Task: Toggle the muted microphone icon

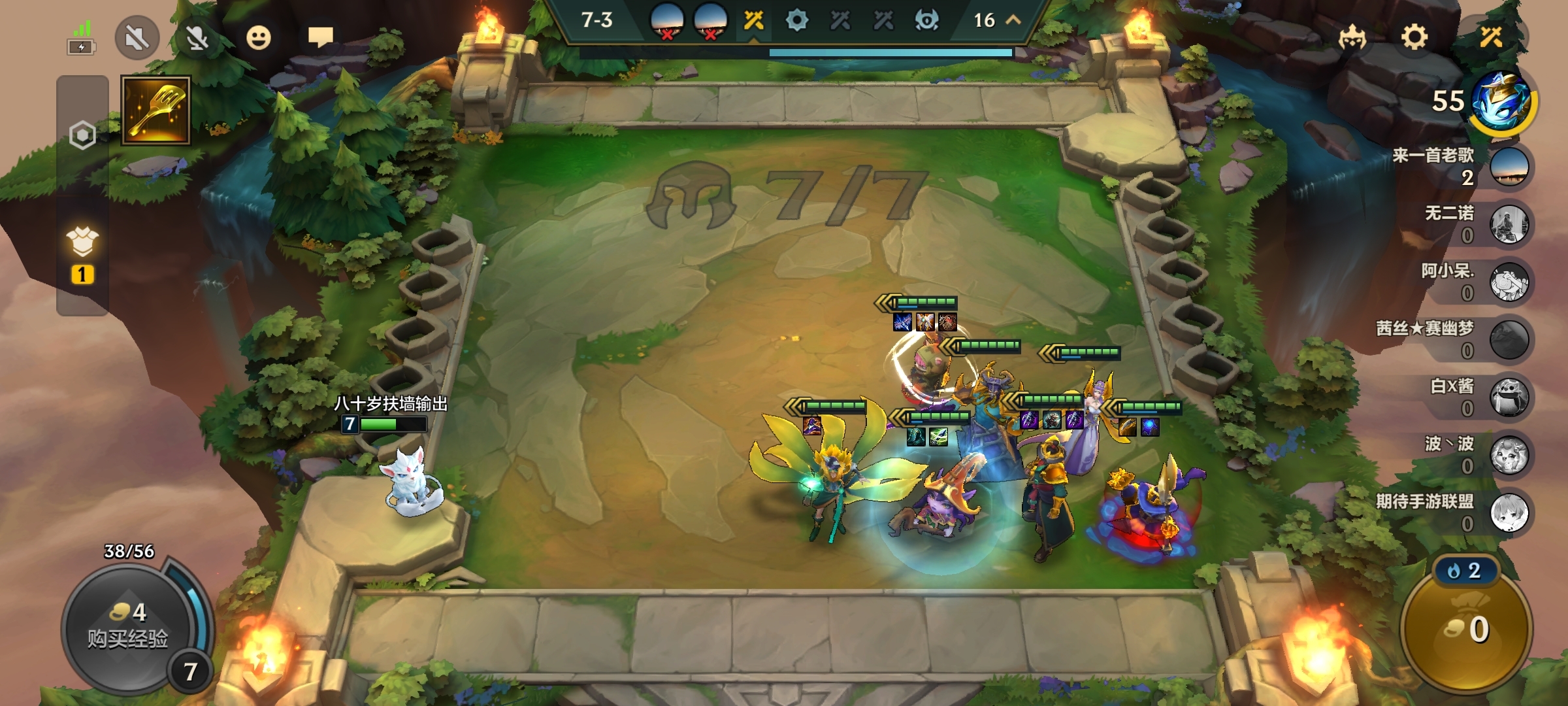Action: coord(197,38)
